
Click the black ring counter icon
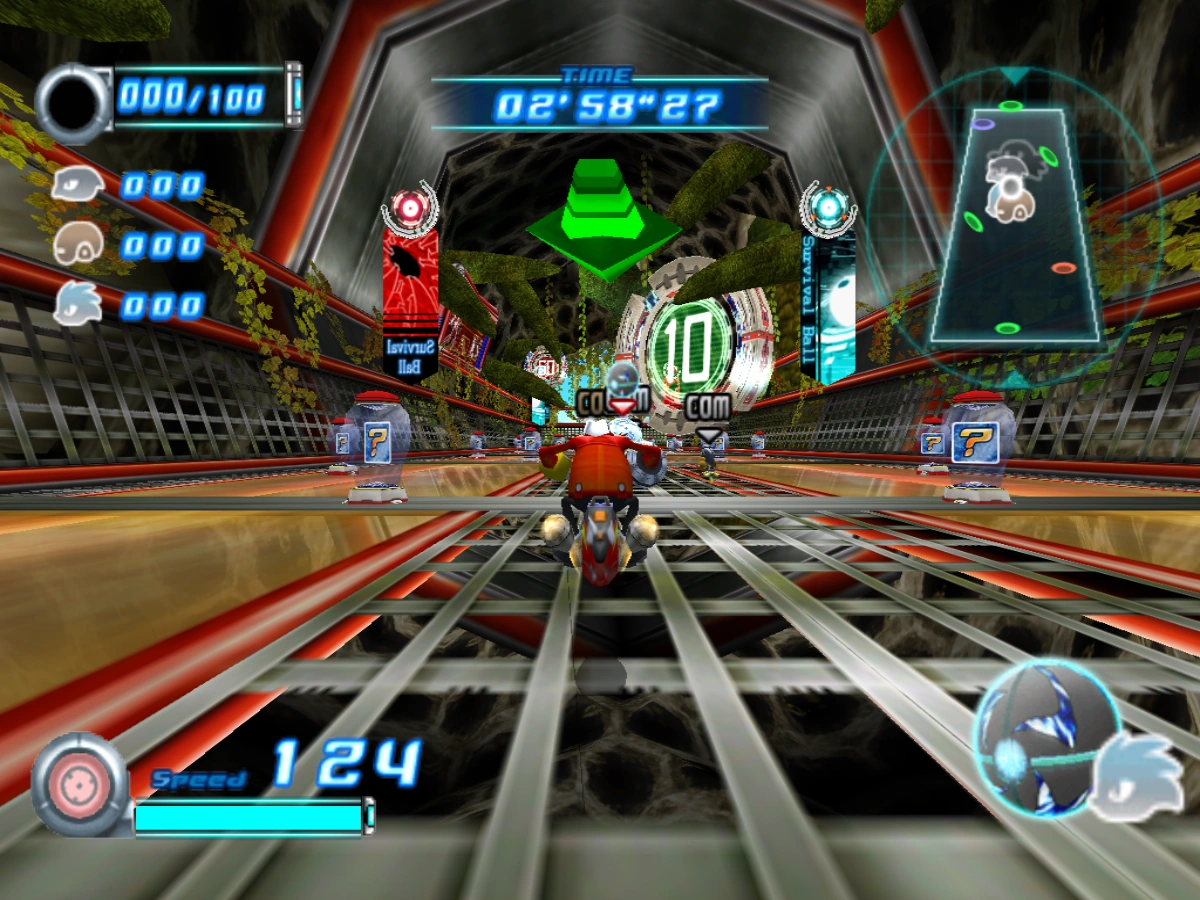74,103
